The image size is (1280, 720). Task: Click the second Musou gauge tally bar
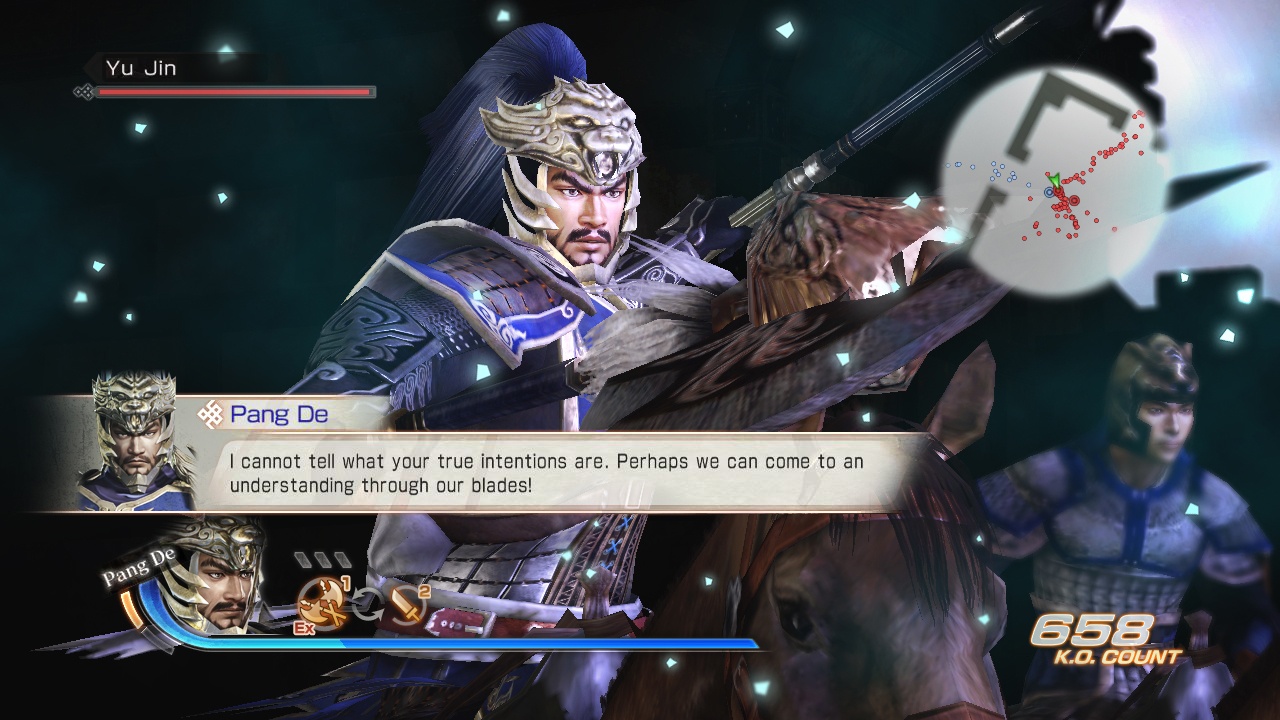(x=325, y=559)
